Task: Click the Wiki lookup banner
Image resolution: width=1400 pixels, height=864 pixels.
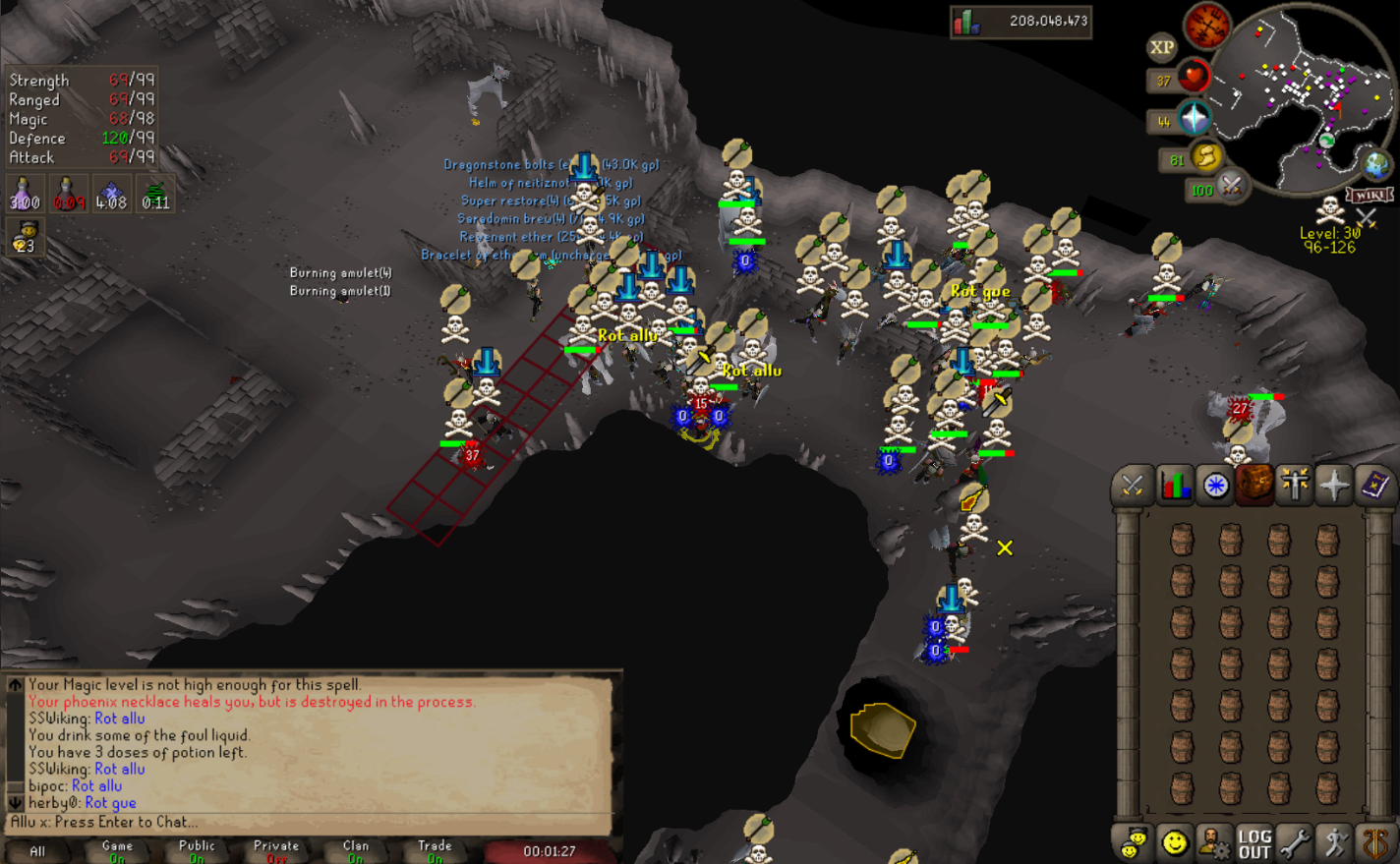Action: [1369, 195]
